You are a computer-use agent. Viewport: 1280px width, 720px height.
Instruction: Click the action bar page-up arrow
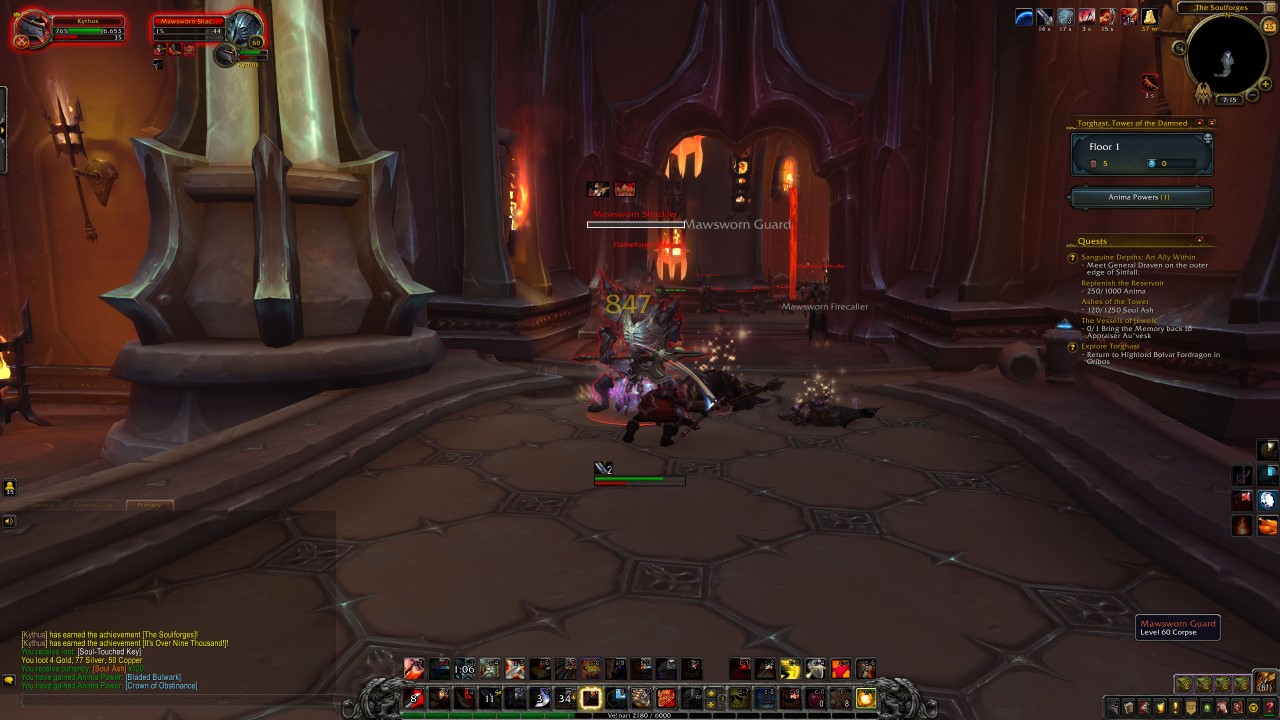click(x=710, y=692)
